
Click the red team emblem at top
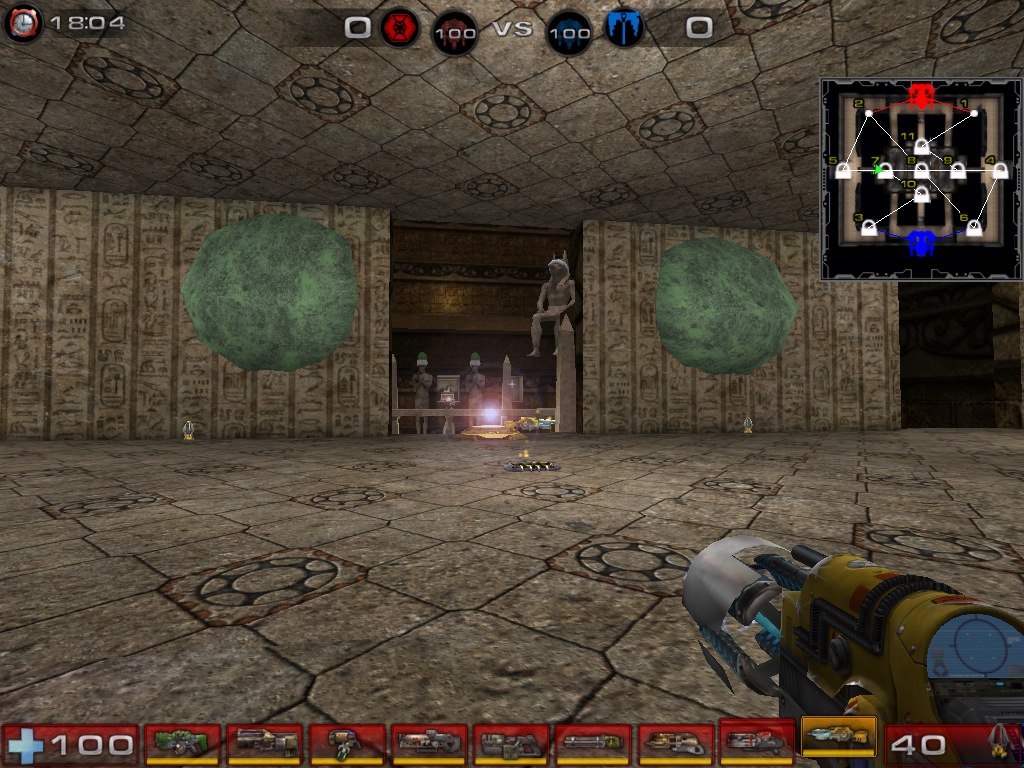pyautogui.click(x=400, y=28)
